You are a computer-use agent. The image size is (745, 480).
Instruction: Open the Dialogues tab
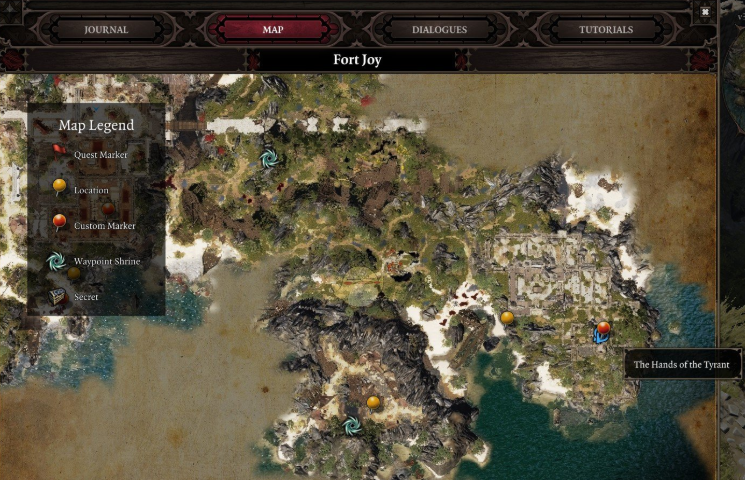click(x=439, y=29)
